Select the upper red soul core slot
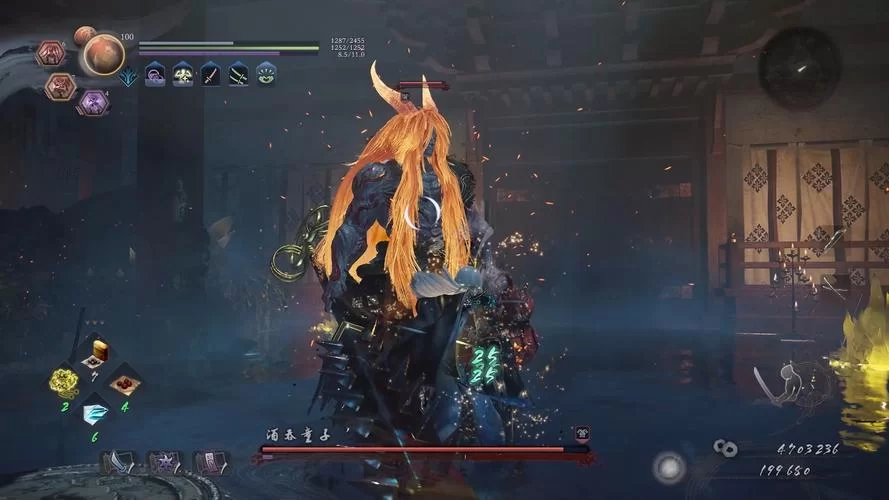The width and height of the screenshot is (889, 500). click(50, 53)
